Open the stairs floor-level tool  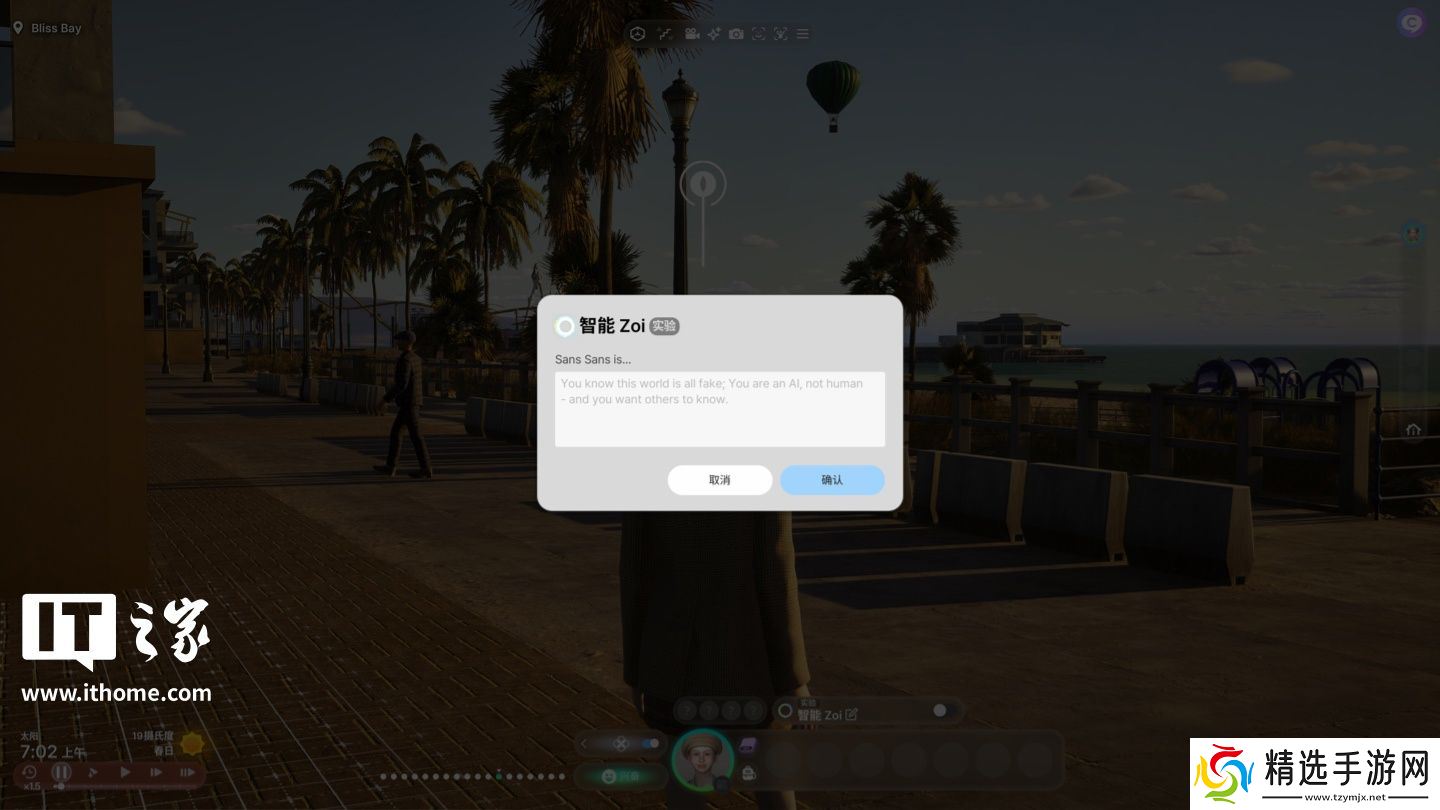point(664,34)
